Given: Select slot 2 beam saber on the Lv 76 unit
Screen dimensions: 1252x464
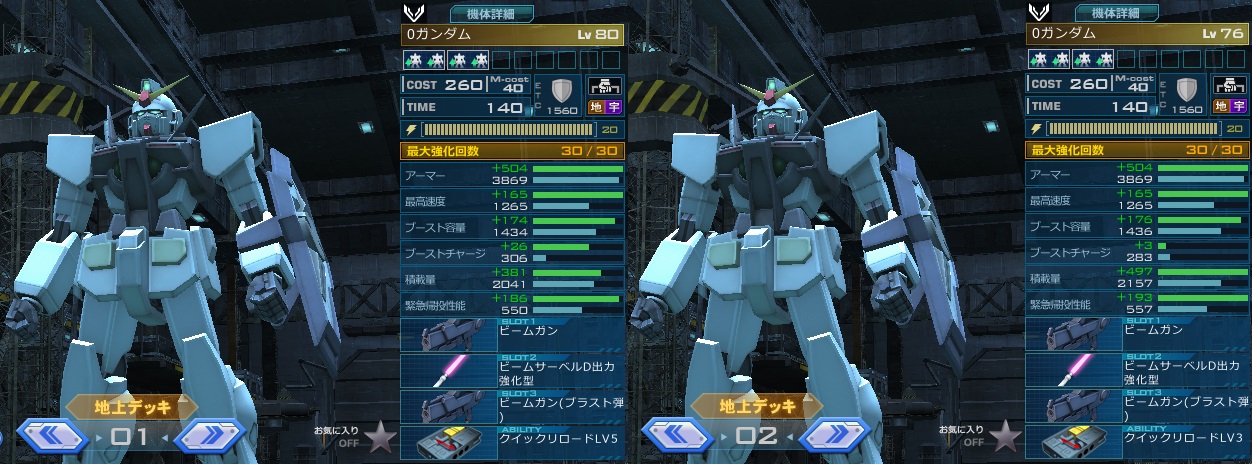Looking at the screenshot, I should [1137, 370].
